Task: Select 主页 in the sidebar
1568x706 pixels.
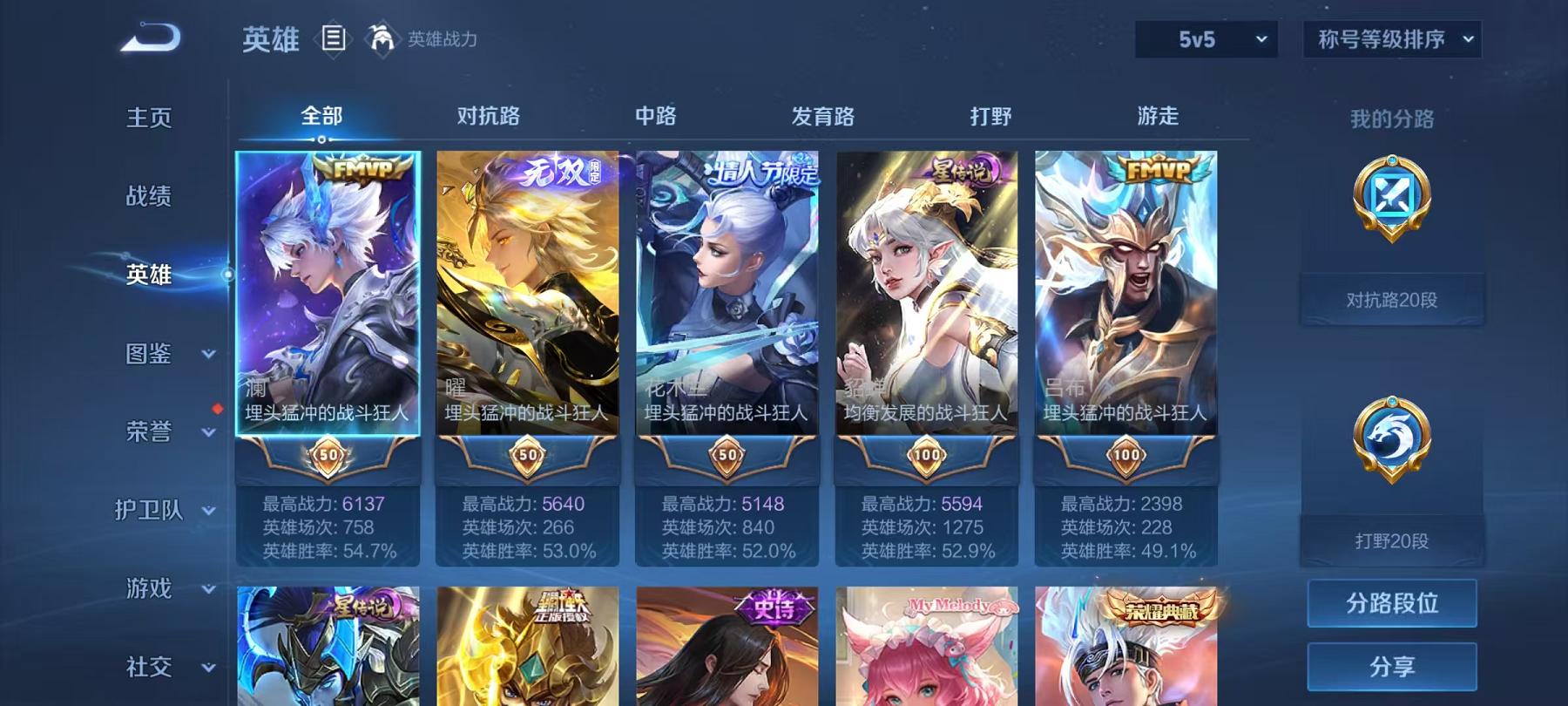Action: (146, 117)
